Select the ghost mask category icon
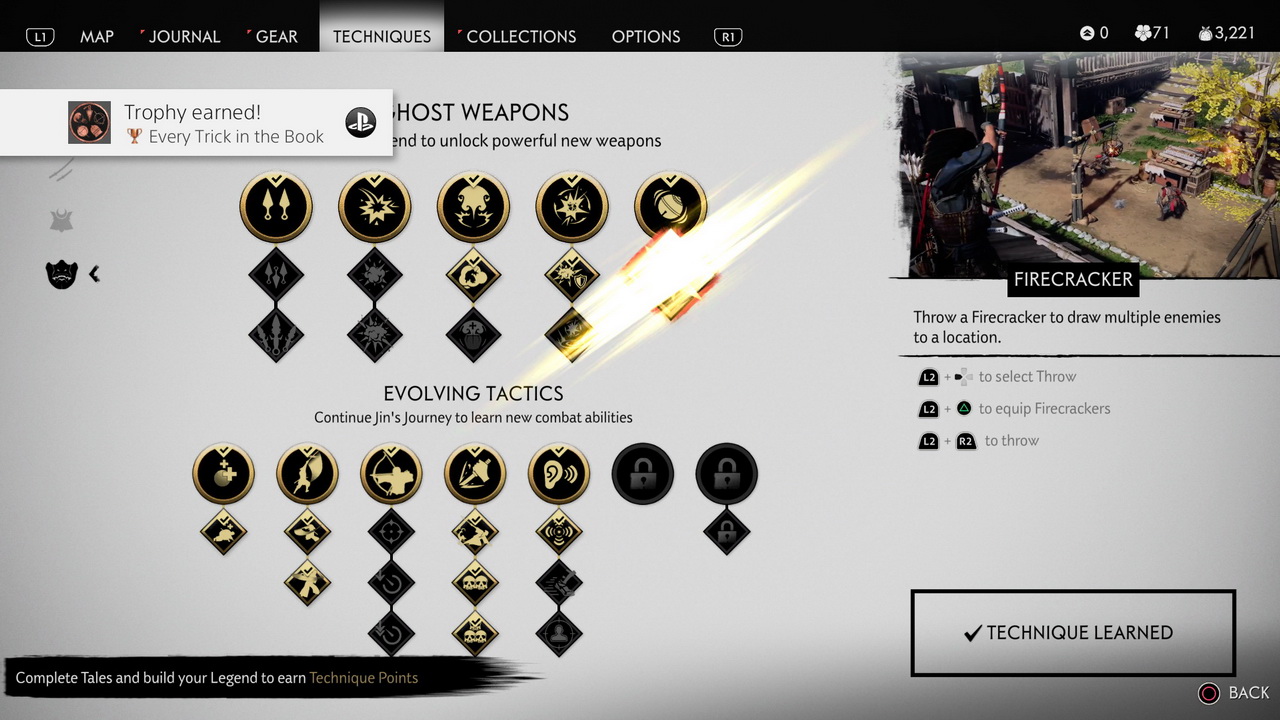 tap(62, 273)
